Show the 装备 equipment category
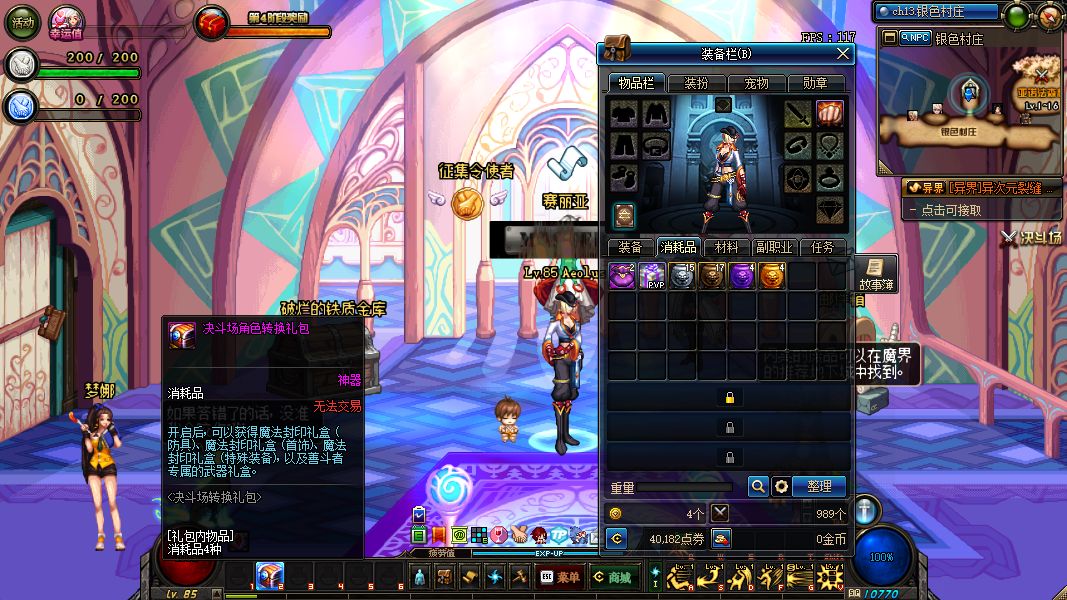 (x=630, y=247)
